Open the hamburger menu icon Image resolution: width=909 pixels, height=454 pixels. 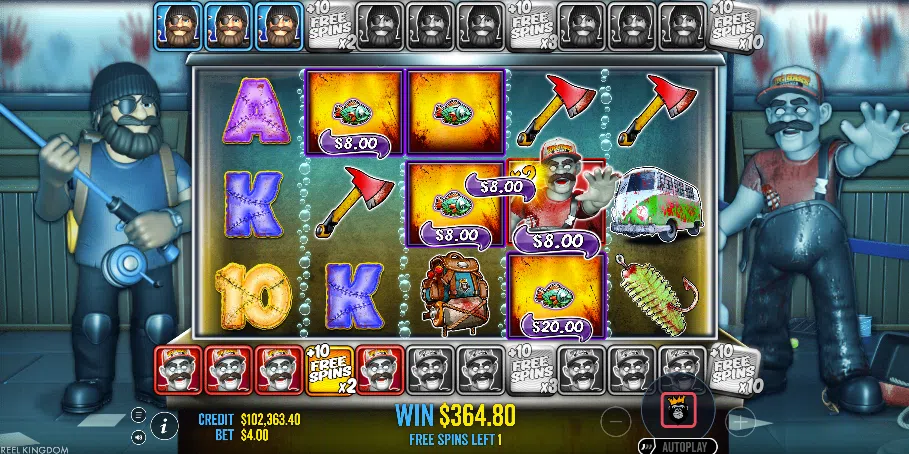click(138, 415)
